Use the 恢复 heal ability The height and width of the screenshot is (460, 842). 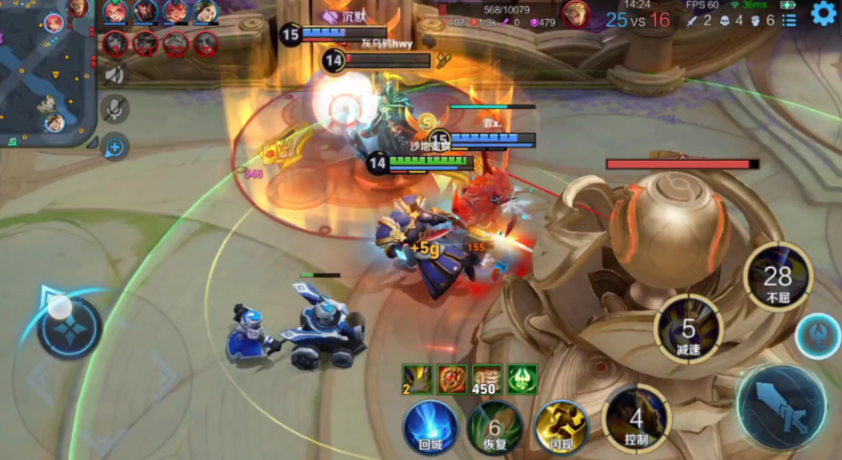[494, 427]
